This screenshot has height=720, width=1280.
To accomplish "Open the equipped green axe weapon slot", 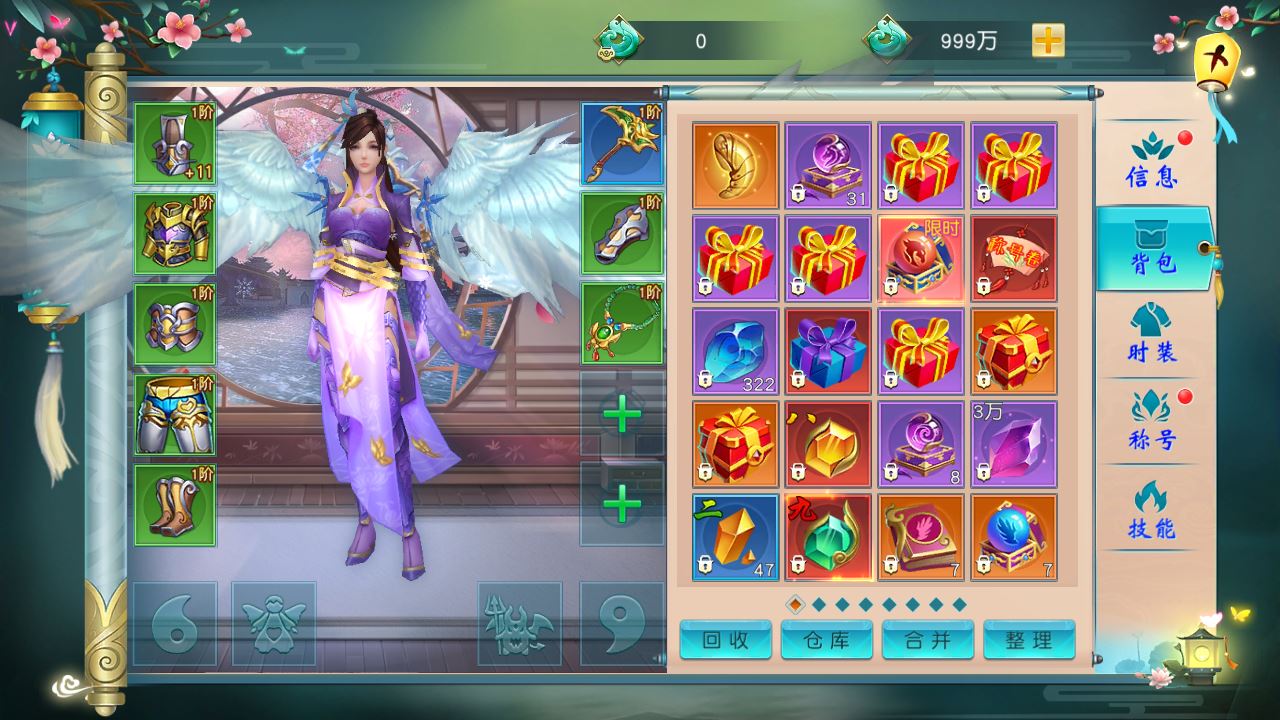I will point(622,144).
